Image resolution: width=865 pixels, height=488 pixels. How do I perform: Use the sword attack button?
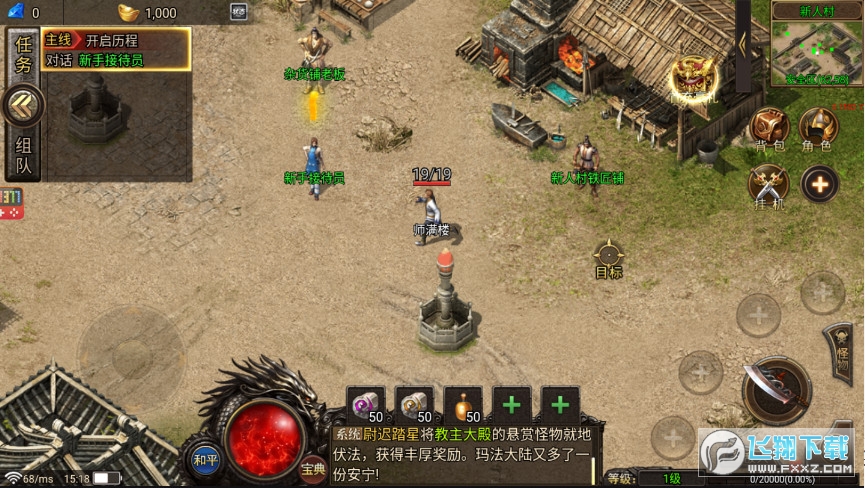776,388
